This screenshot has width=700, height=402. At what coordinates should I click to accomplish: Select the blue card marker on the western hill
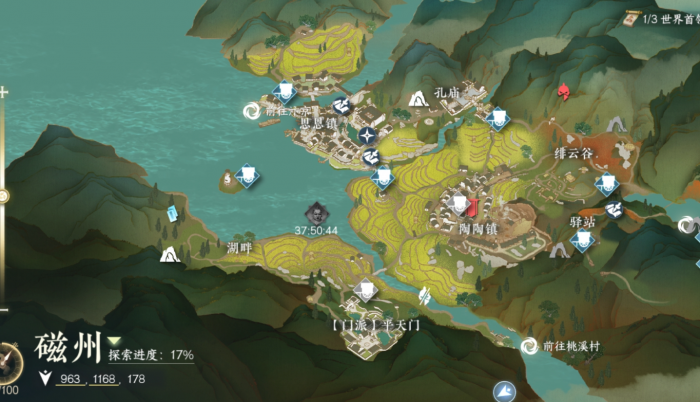[x=172, y=213]
